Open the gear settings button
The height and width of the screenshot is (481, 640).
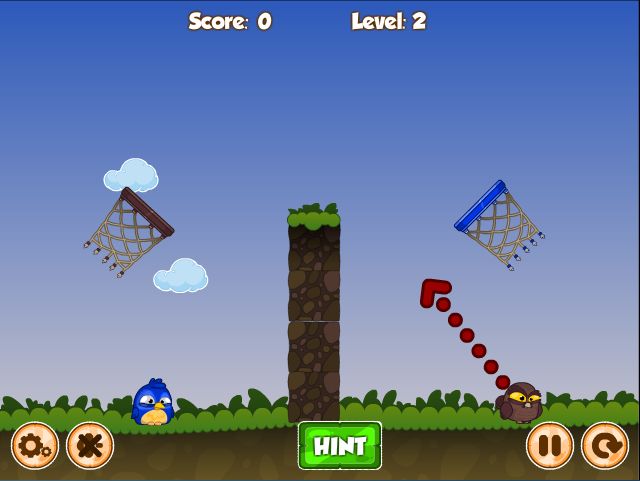coord(35,445)
